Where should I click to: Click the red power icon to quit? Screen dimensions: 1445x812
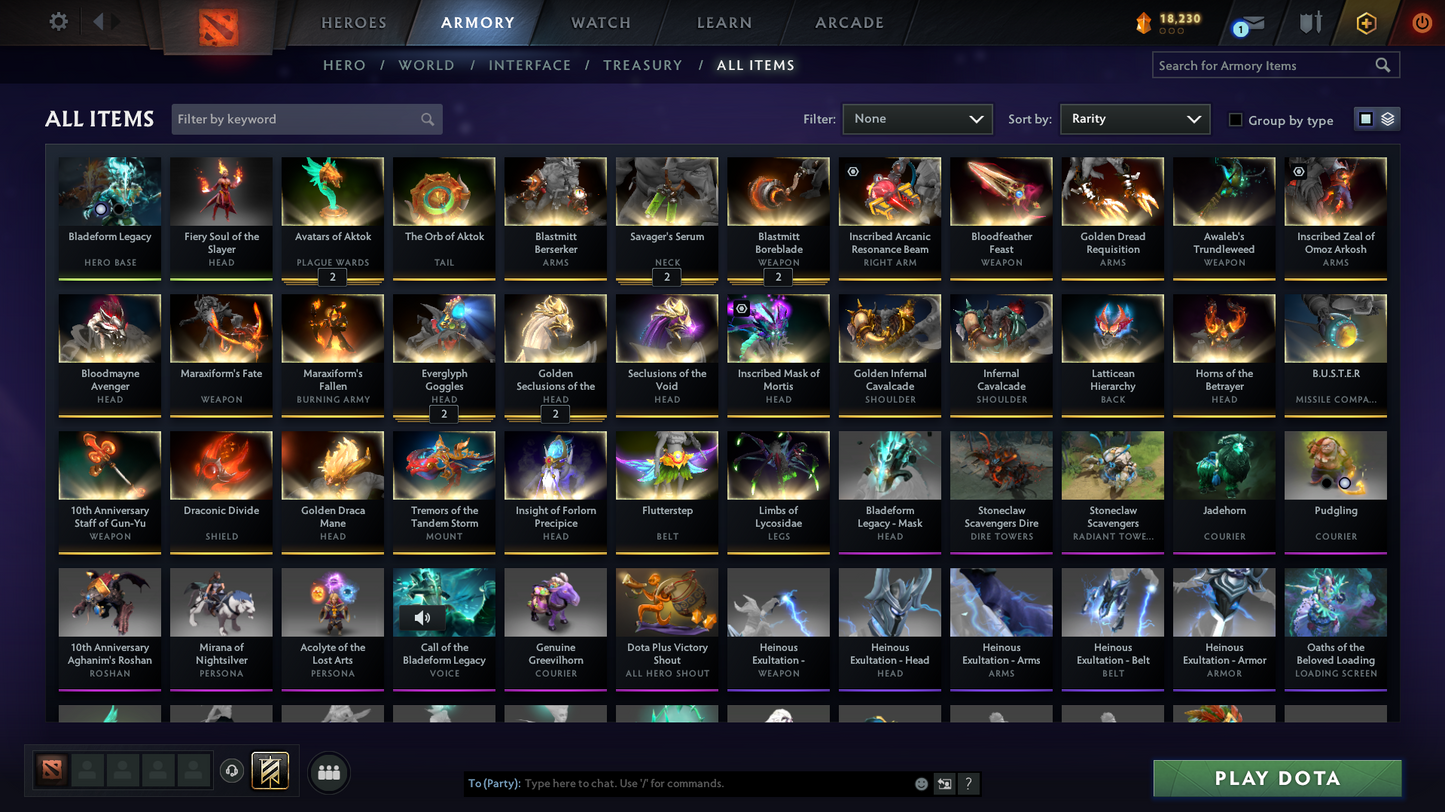pyautogui.click(x=1421, y=22)
